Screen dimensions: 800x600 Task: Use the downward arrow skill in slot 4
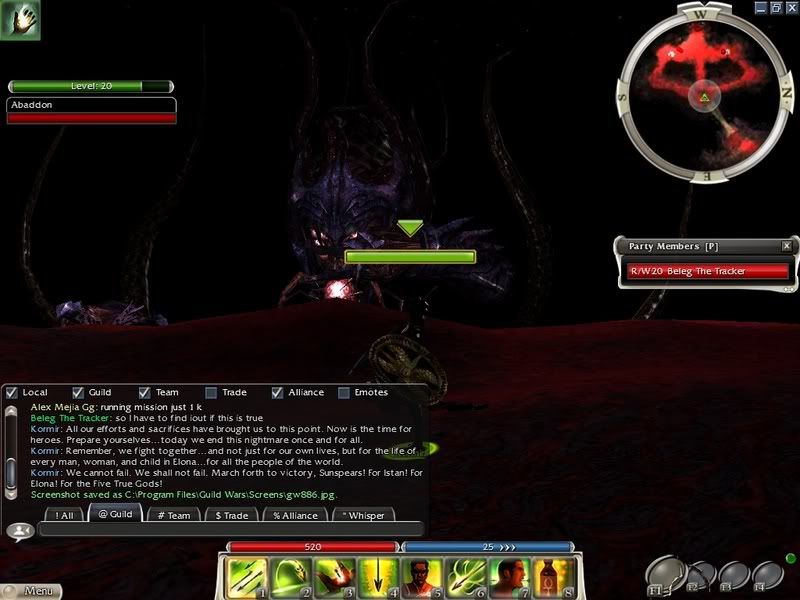click(x=376, y=577)
